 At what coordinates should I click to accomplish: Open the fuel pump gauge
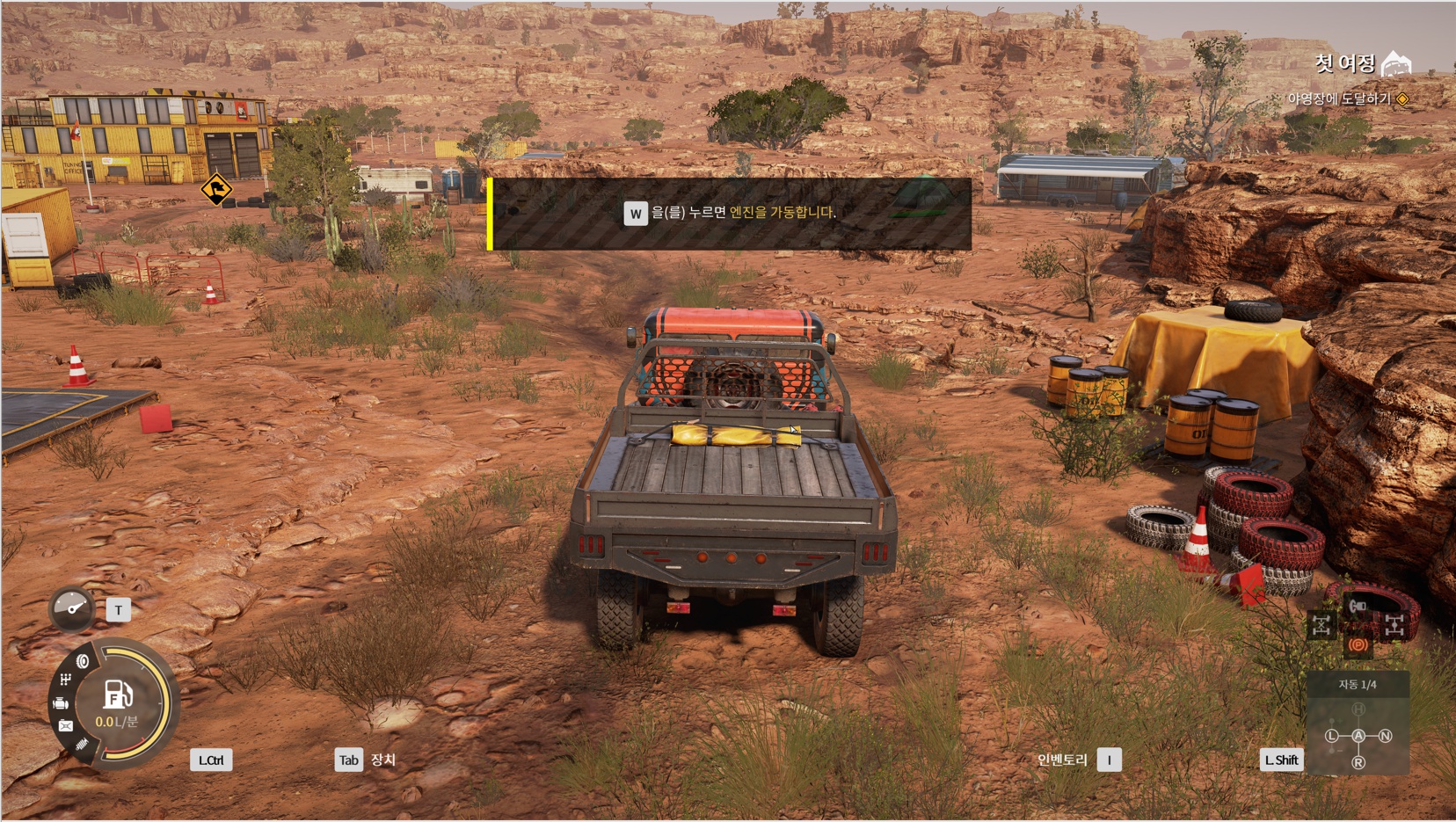pyautogui.click(x=118, y=695)
